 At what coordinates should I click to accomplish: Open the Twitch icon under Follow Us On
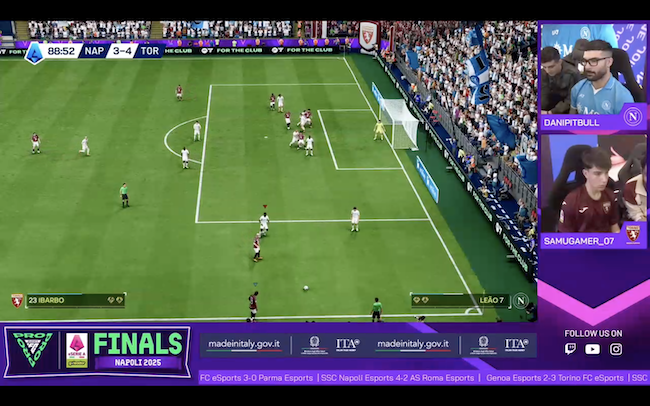571,349
